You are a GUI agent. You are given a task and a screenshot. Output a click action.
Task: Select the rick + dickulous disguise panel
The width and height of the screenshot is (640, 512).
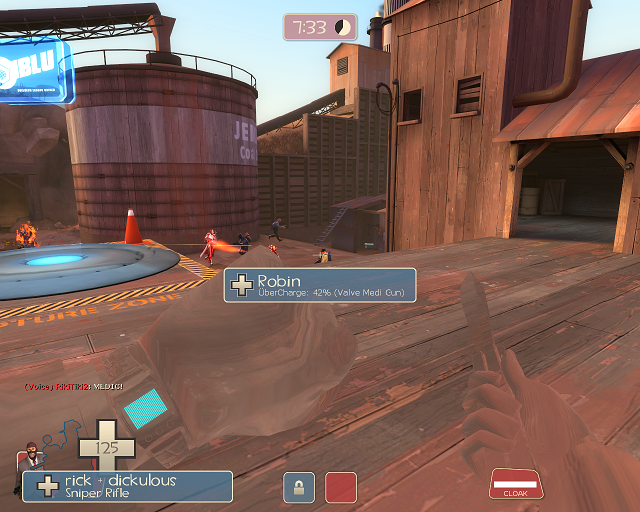128,486
